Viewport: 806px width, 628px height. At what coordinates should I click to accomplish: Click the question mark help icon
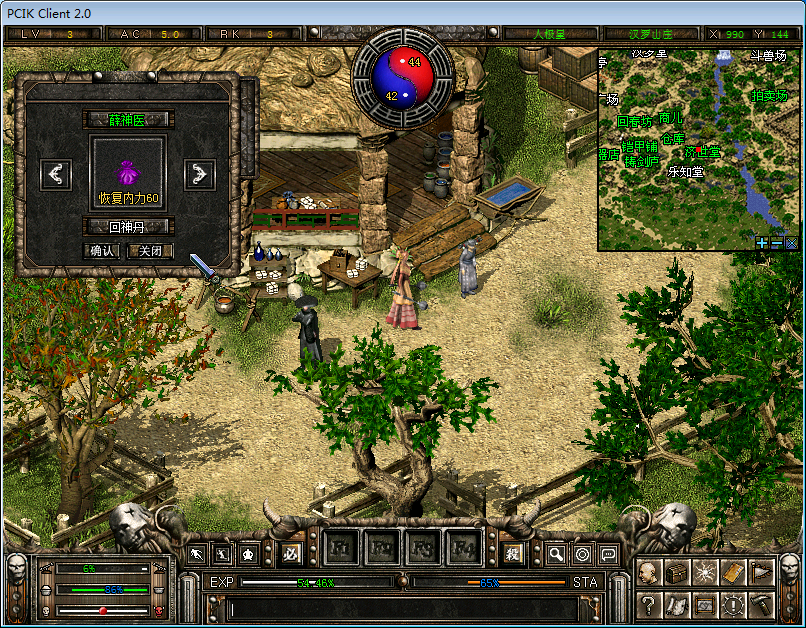point(648,605)
